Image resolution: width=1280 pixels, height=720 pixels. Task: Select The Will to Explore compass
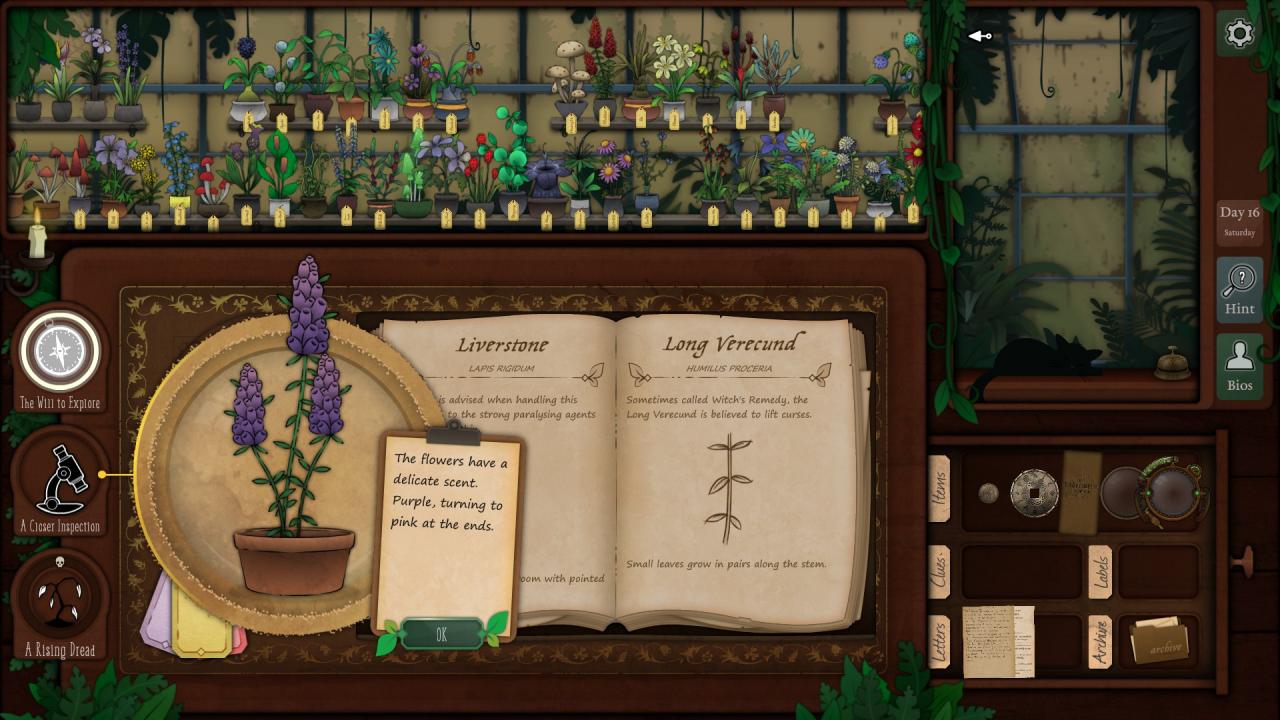click(x=60, y=352)
